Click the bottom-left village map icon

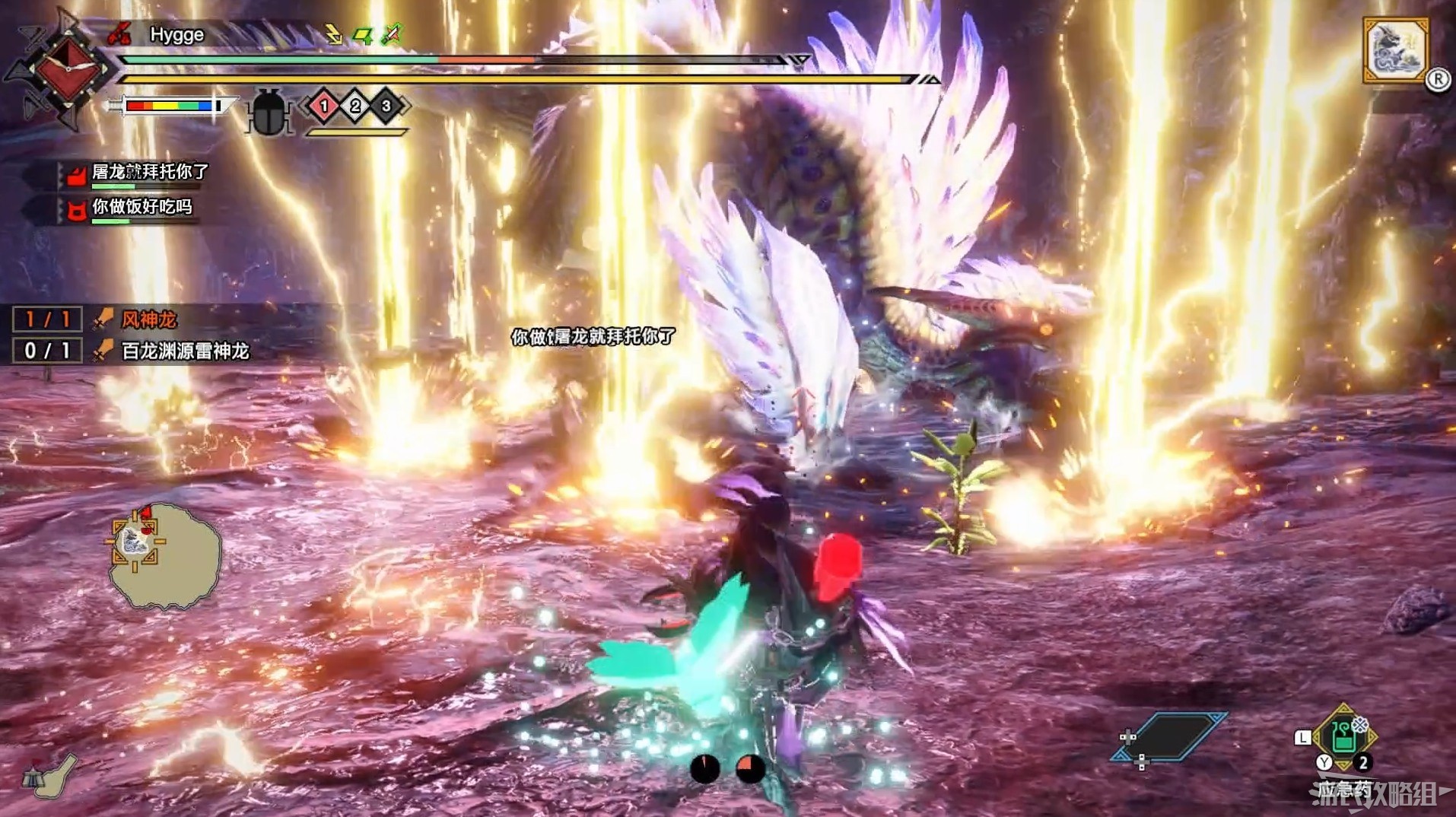[x=51, y=777]
